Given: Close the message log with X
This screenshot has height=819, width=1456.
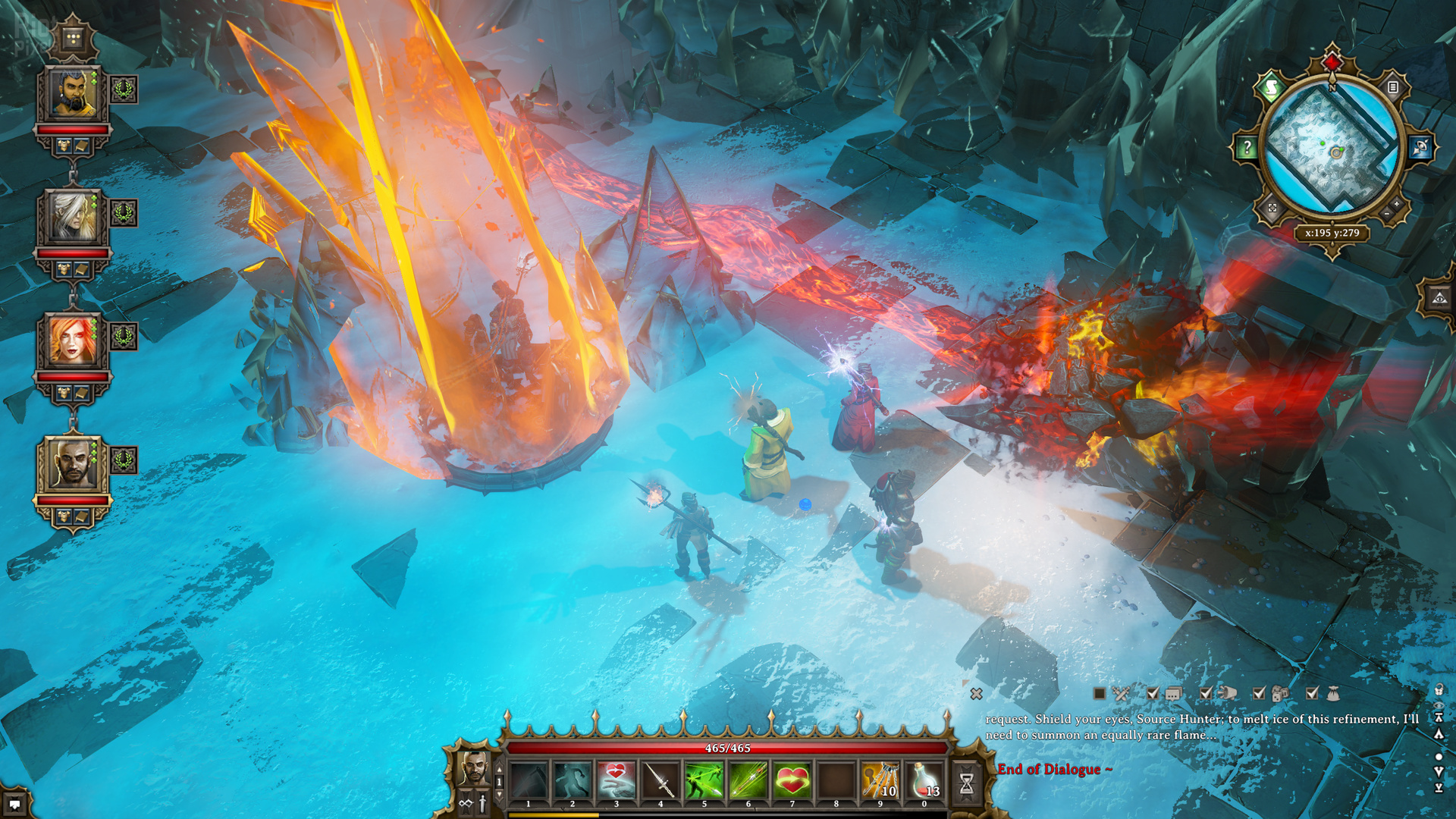Looking at the screenshot, I should pos(976,694).
